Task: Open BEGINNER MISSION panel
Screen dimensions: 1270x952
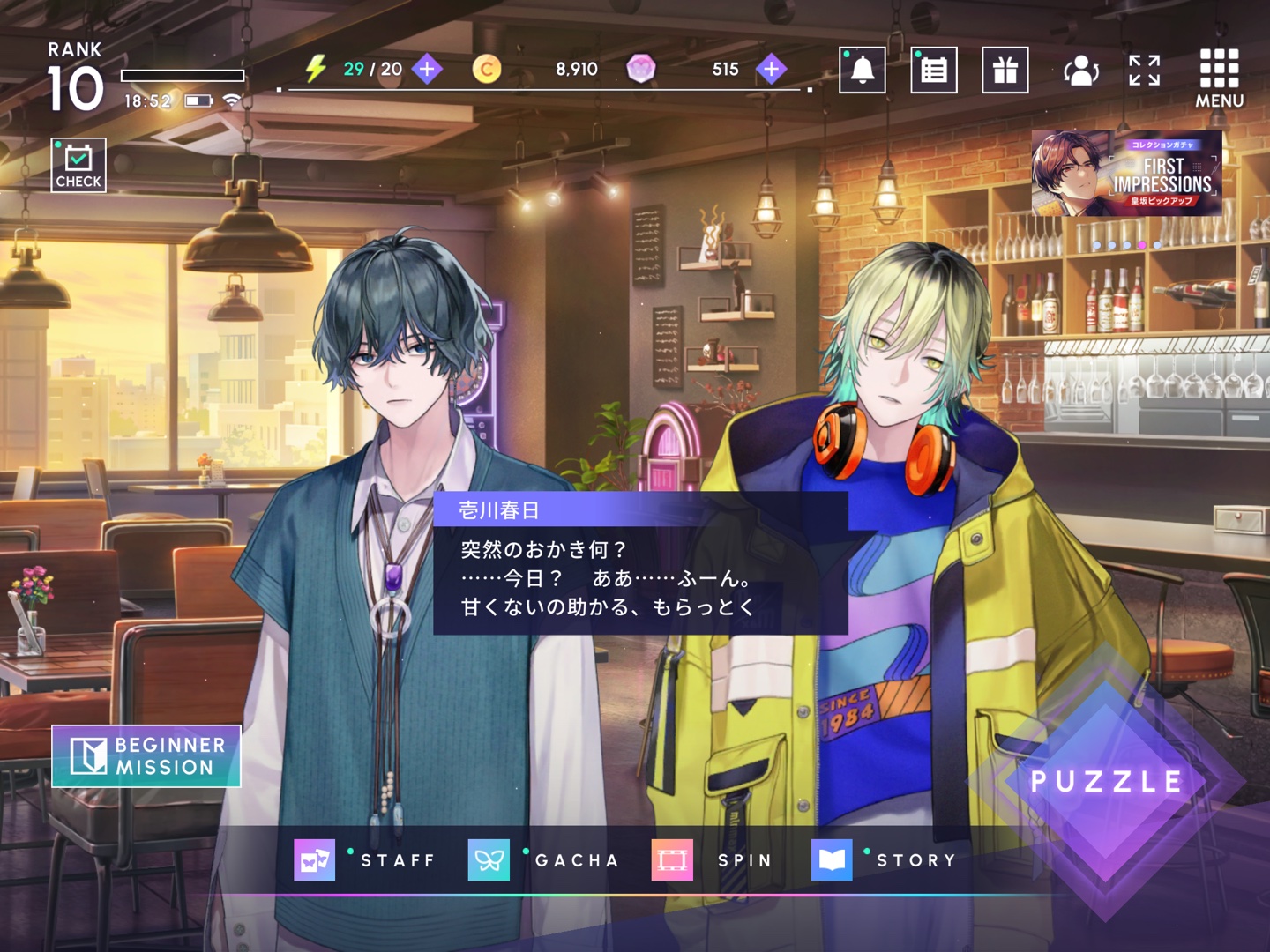Action: coord(146,756)
